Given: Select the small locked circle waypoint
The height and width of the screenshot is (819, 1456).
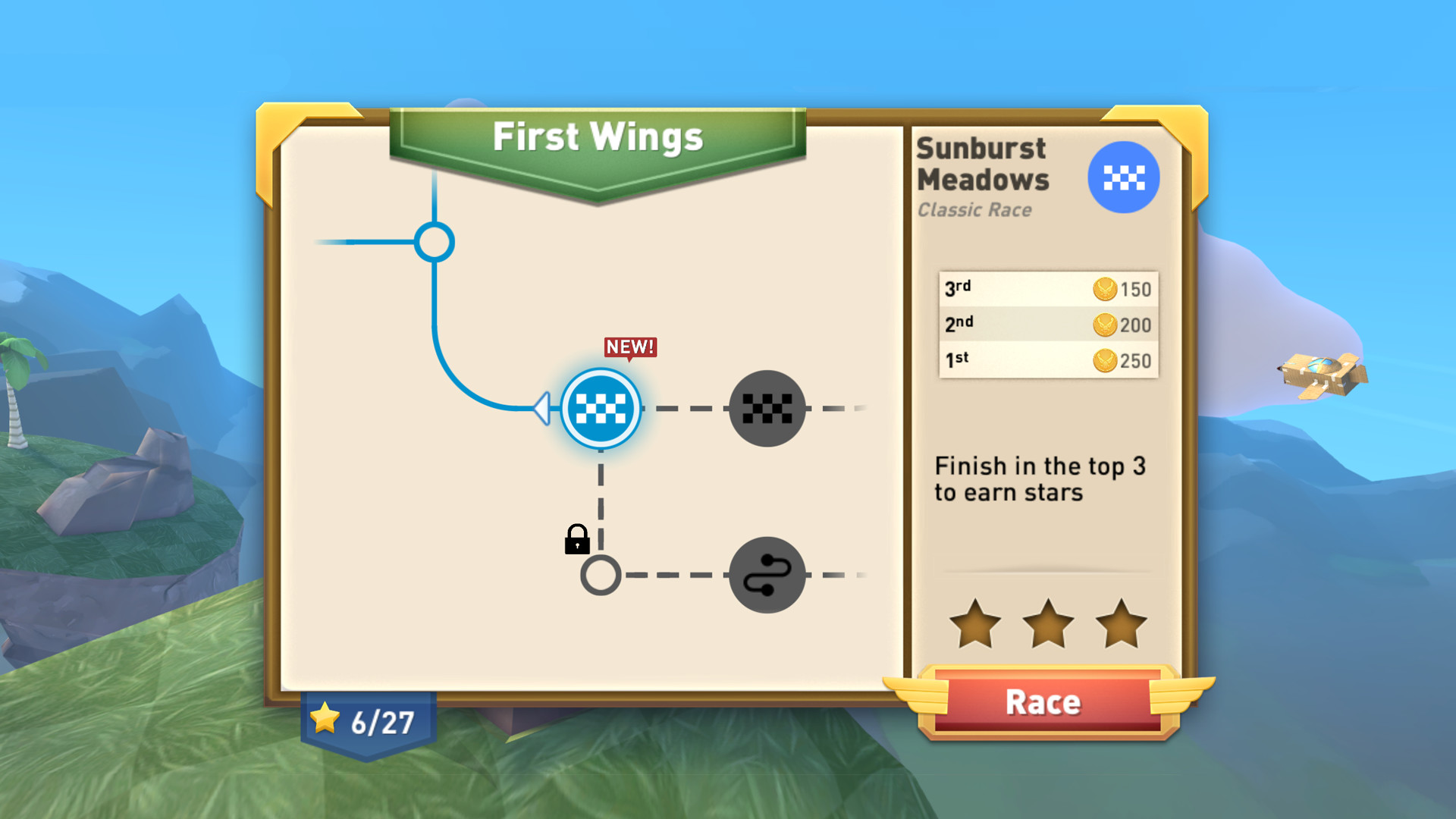Looking at the screenshot, I should pos(600,574).
